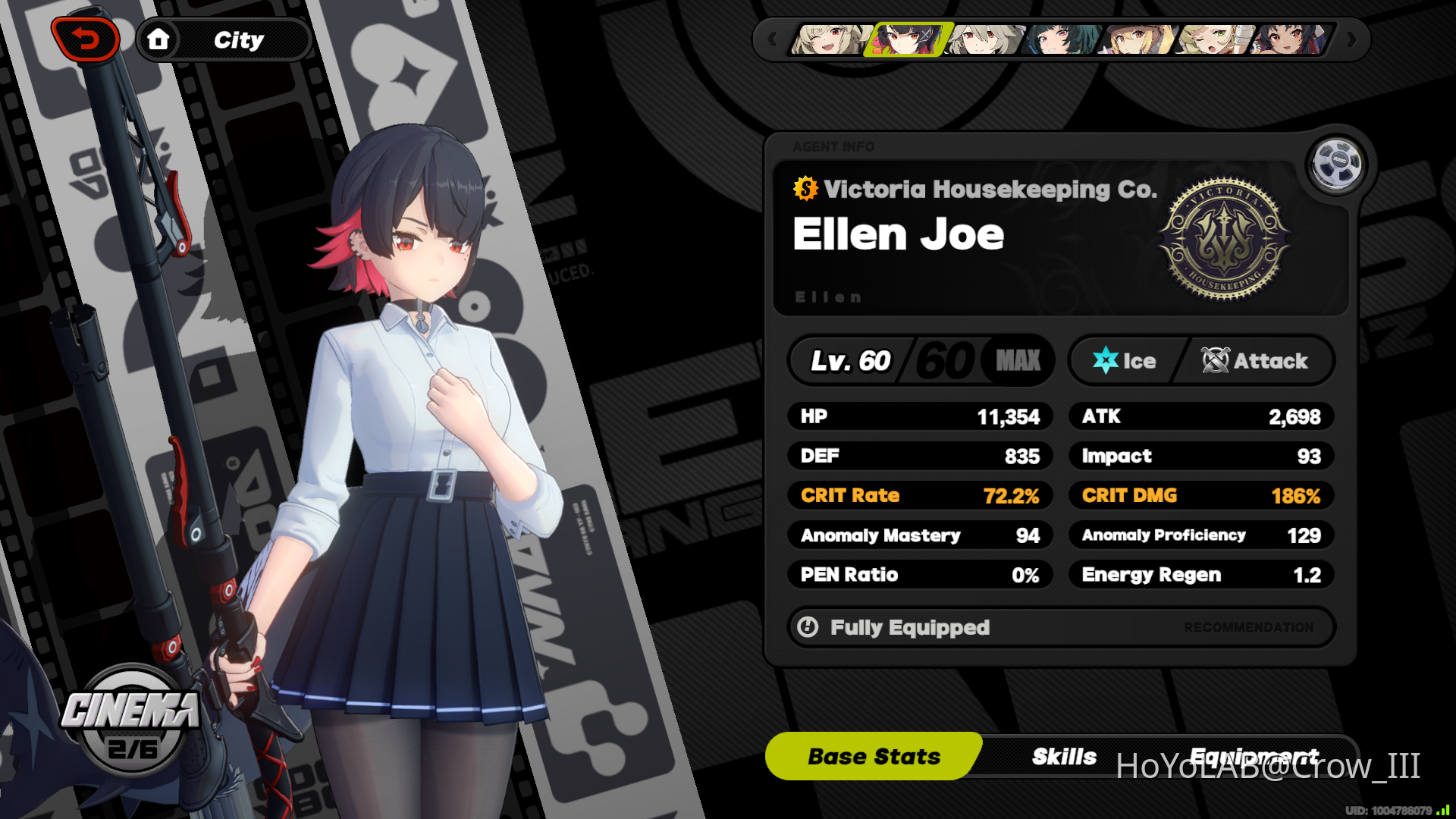The width and height of the screenshot is (1456, 819).
Task: Switch to the Skills tab
Action: point(1064,755)
